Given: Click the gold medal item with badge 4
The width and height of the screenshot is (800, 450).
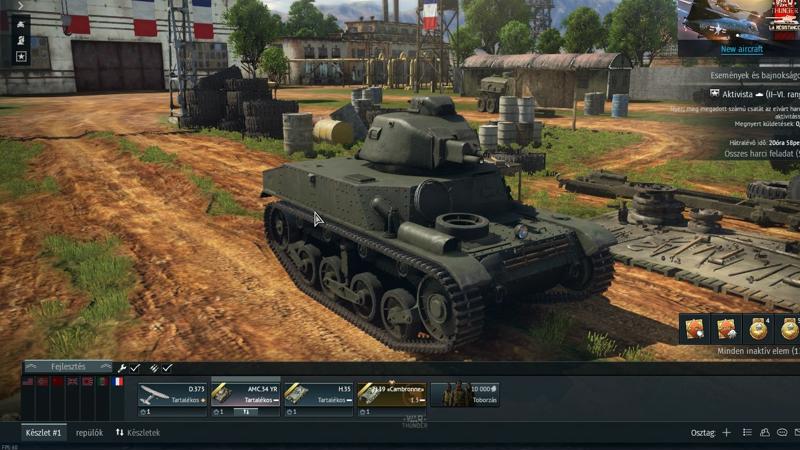Looking at the screenshot, I should click(759, 328).
